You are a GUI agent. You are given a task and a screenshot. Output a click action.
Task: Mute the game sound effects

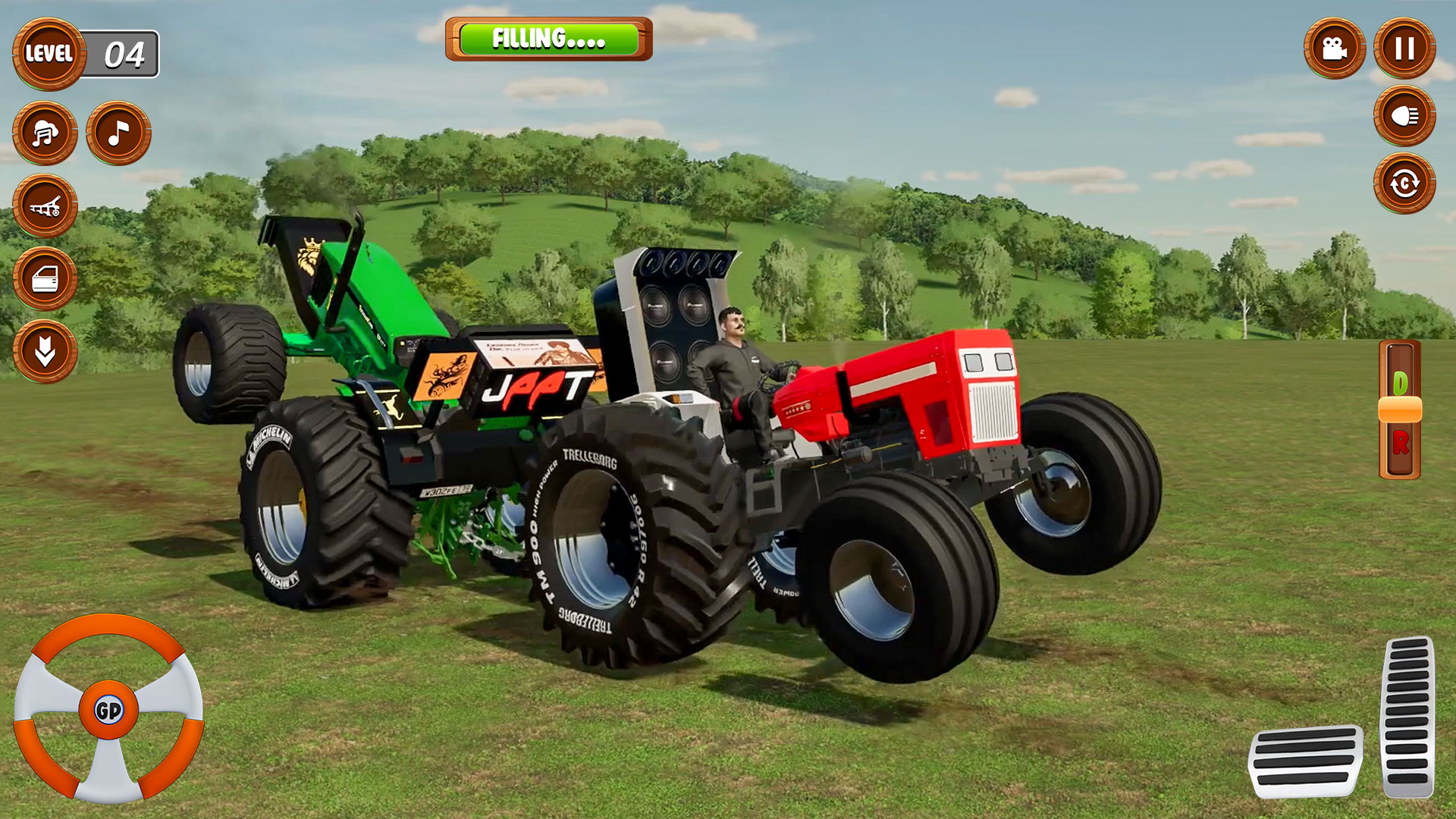coord(45,131)
